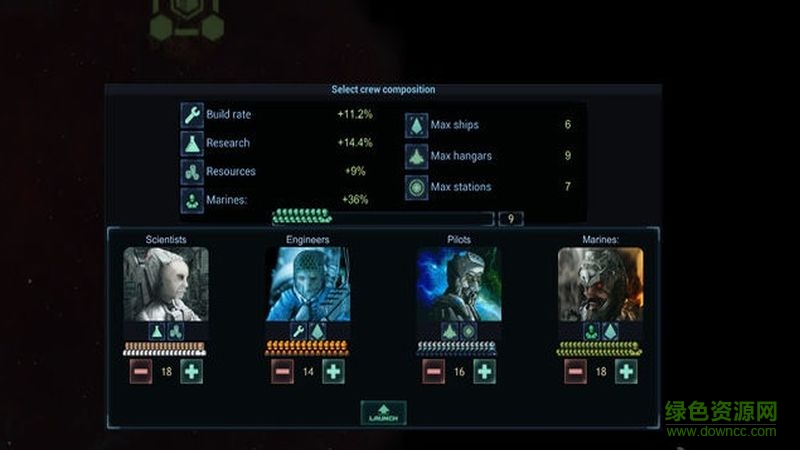
Task: Remove one Engineer from the crew
Action: [283, 371]
